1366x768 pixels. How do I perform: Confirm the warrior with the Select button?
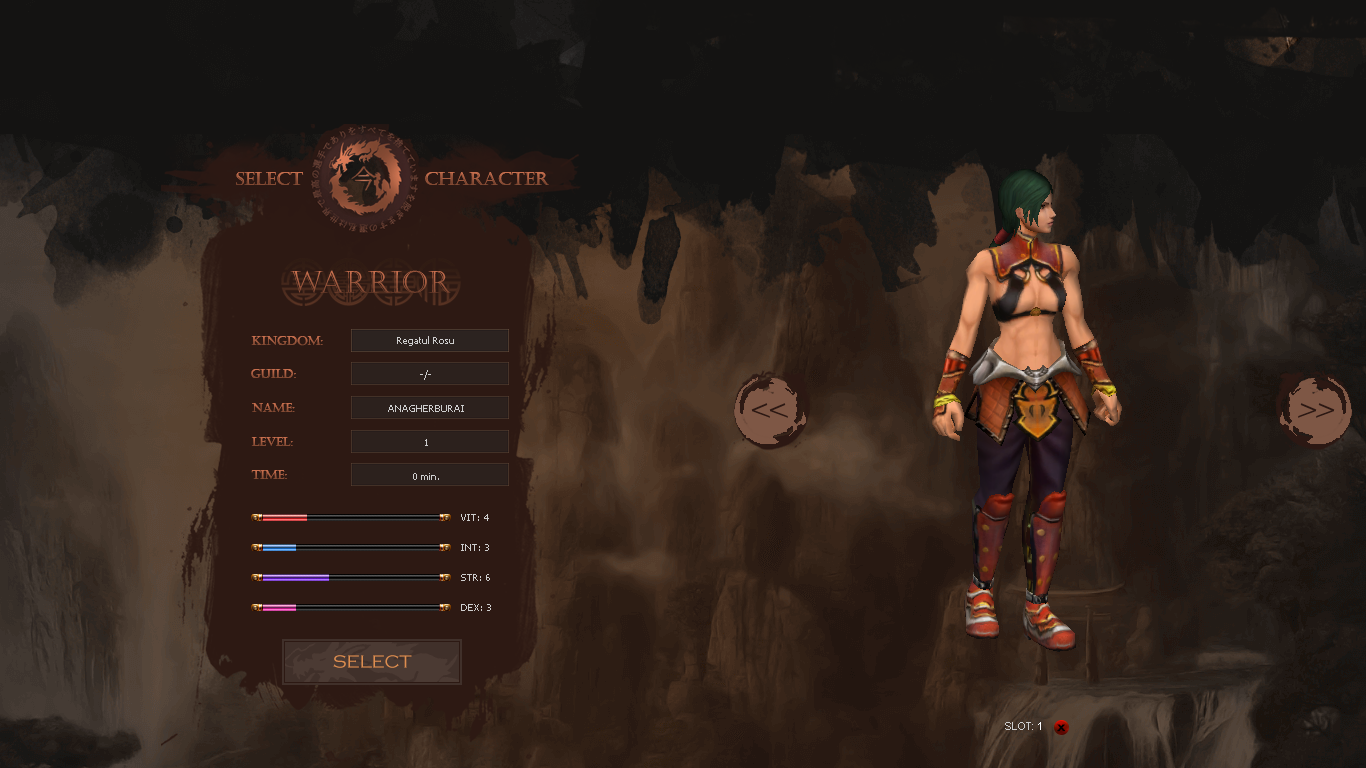pos(372,662)
